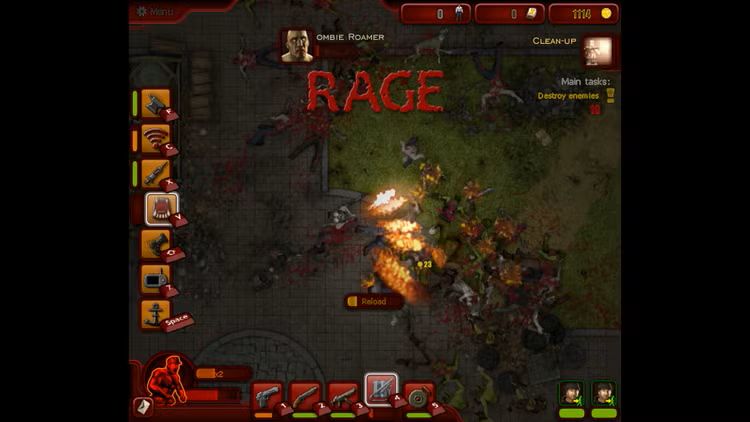Screen dimensions: 750x422
Task: Select the pistol weapon slot
Action: [266, 396]
